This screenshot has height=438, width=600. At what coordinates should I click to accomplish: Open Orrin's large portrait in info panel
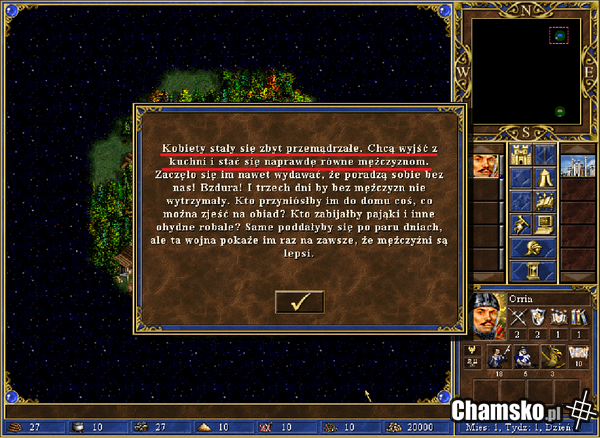coord(487,313)
